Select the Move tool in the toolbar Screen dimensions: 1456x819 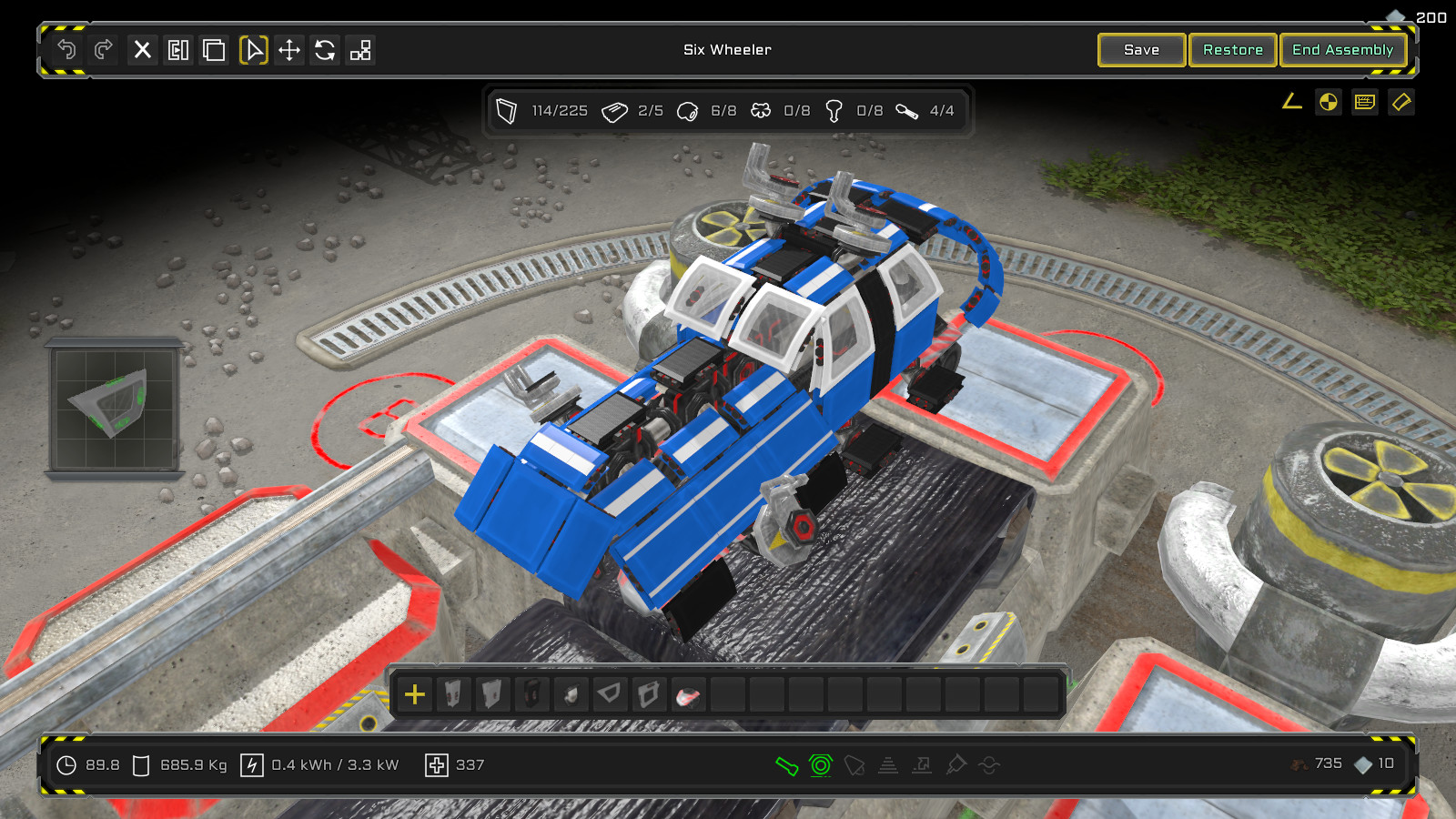[289, 51]
